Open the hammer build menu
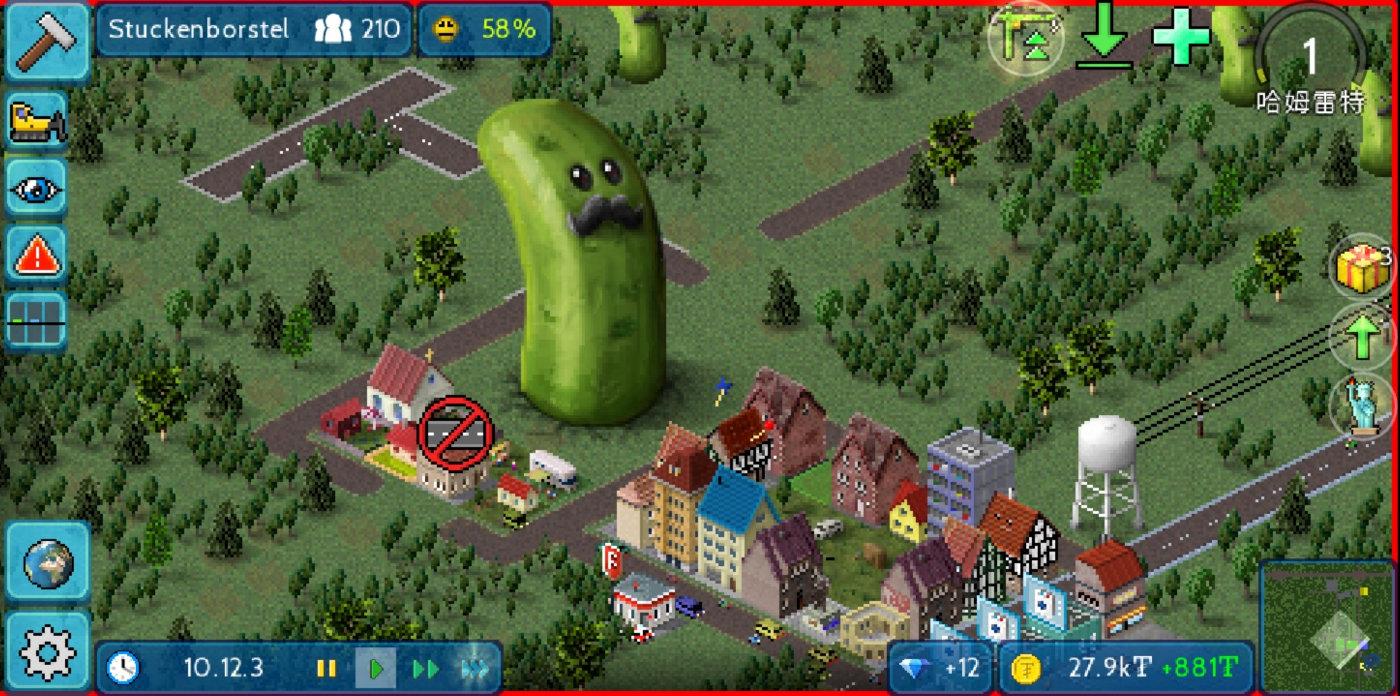This screenshot has width=1400, height=696. click(x=45, y=42)
